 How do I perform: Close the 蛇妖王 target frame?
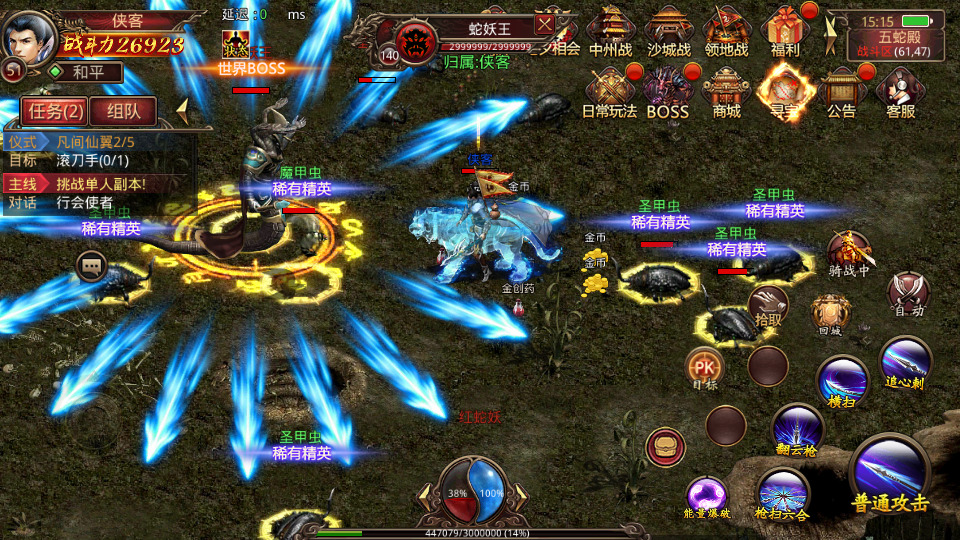[544, 24]
